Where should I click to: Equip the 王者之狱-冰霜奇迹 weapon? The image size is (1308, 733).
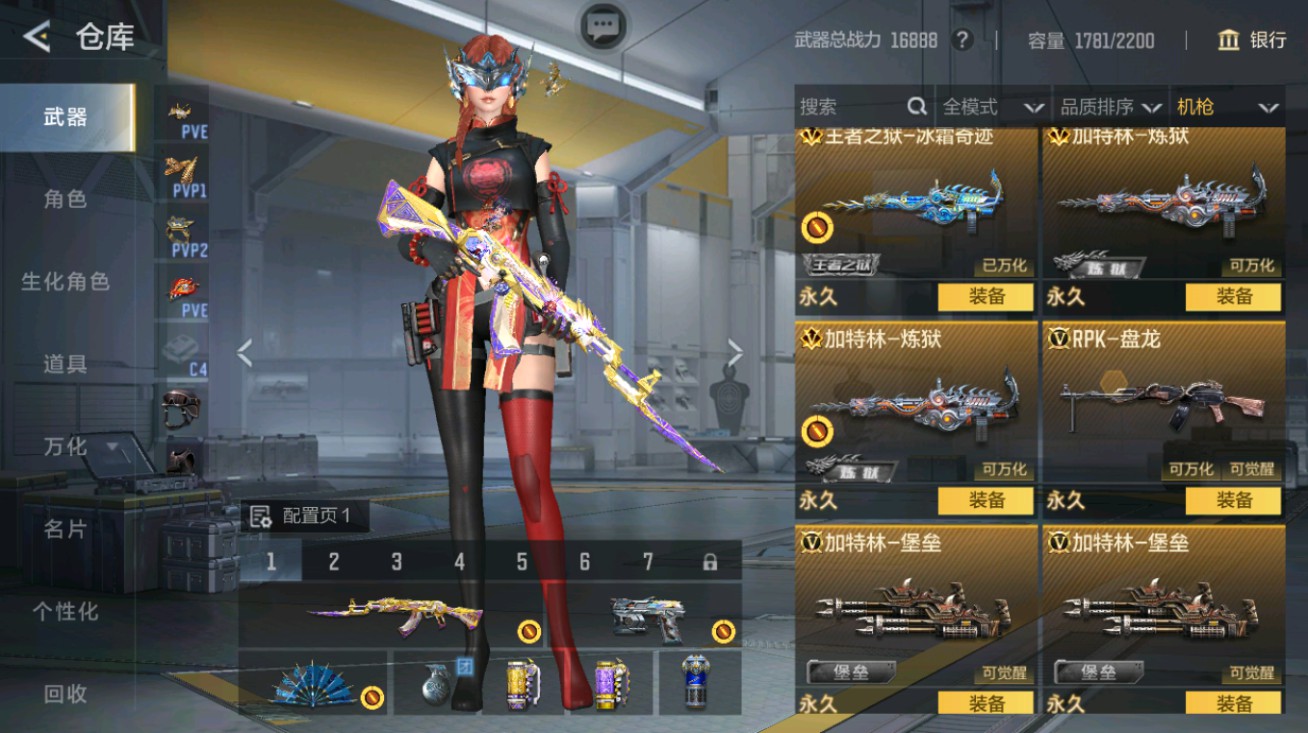click(x=986, y=297)
